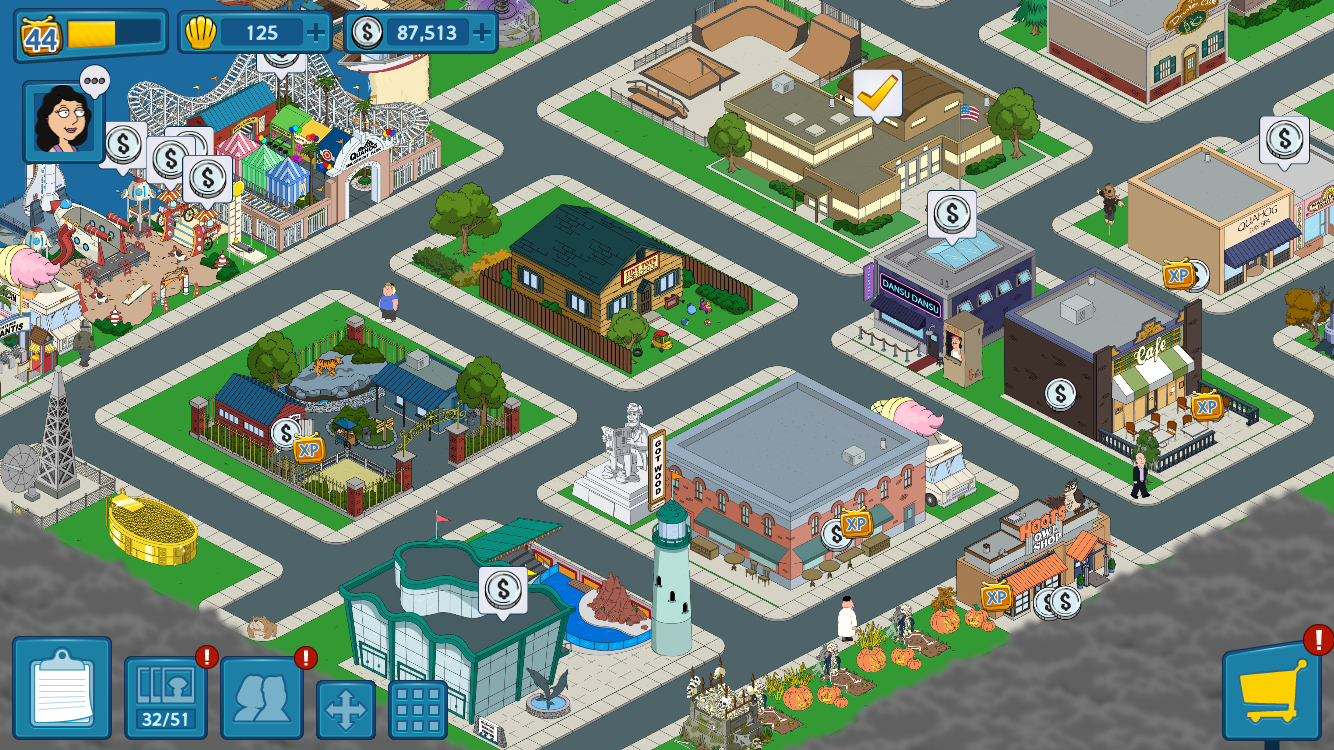
Task: Tap the level 44 badge
Action: 41,36
